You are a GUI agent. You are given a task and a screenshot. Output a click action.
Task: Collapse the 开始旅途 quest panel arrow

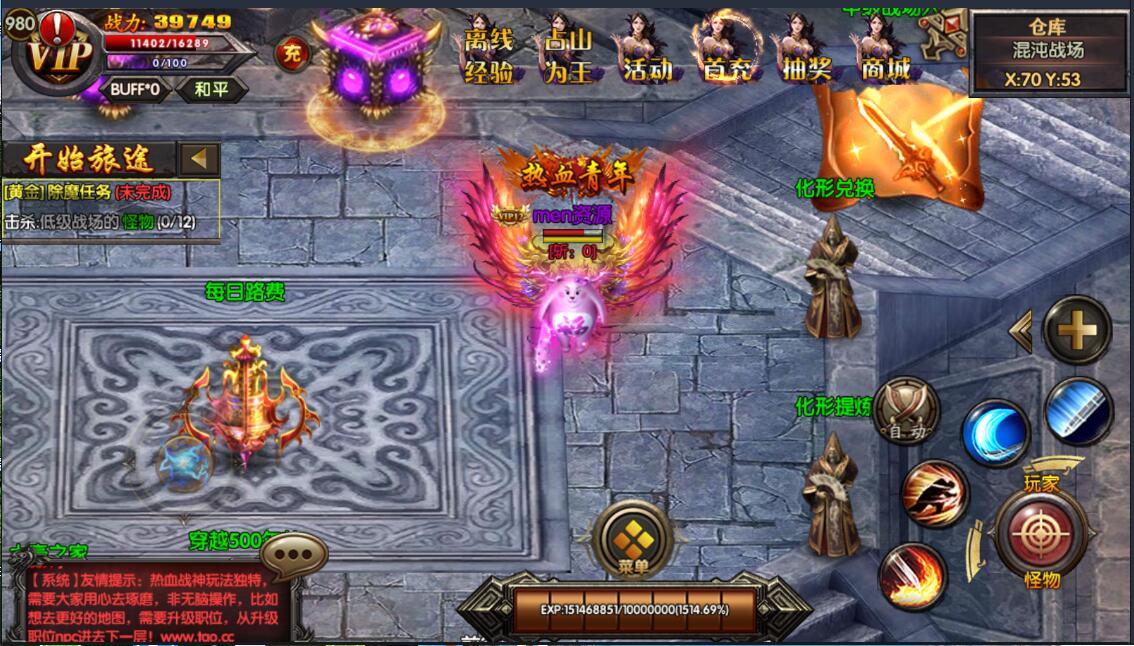point(201,158)
